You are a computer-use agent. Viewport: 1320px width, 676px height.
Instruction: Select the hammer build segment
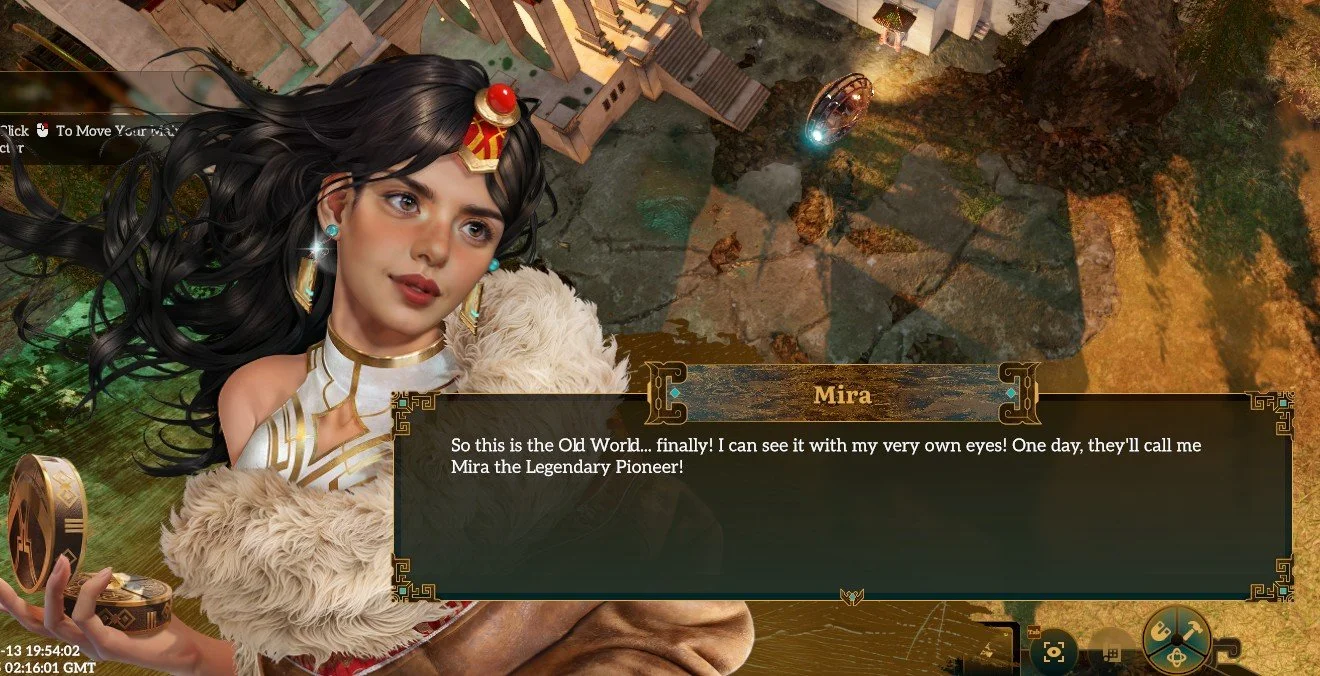pos(1191,632)
